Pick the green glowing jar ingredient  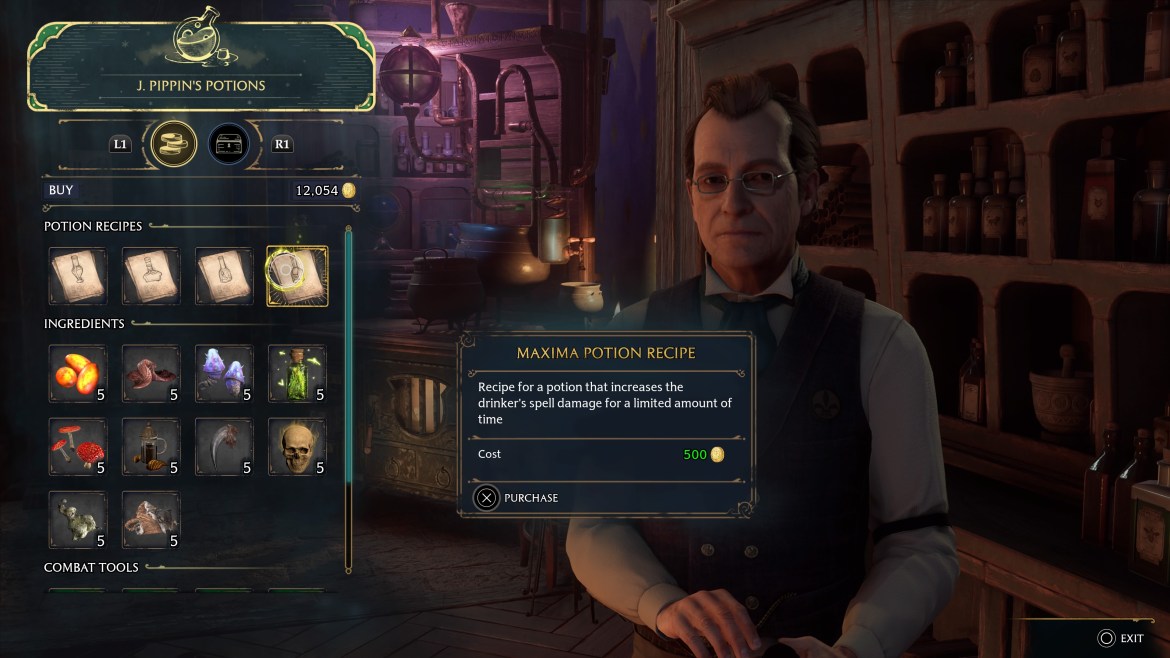click(x=297, y=374)
